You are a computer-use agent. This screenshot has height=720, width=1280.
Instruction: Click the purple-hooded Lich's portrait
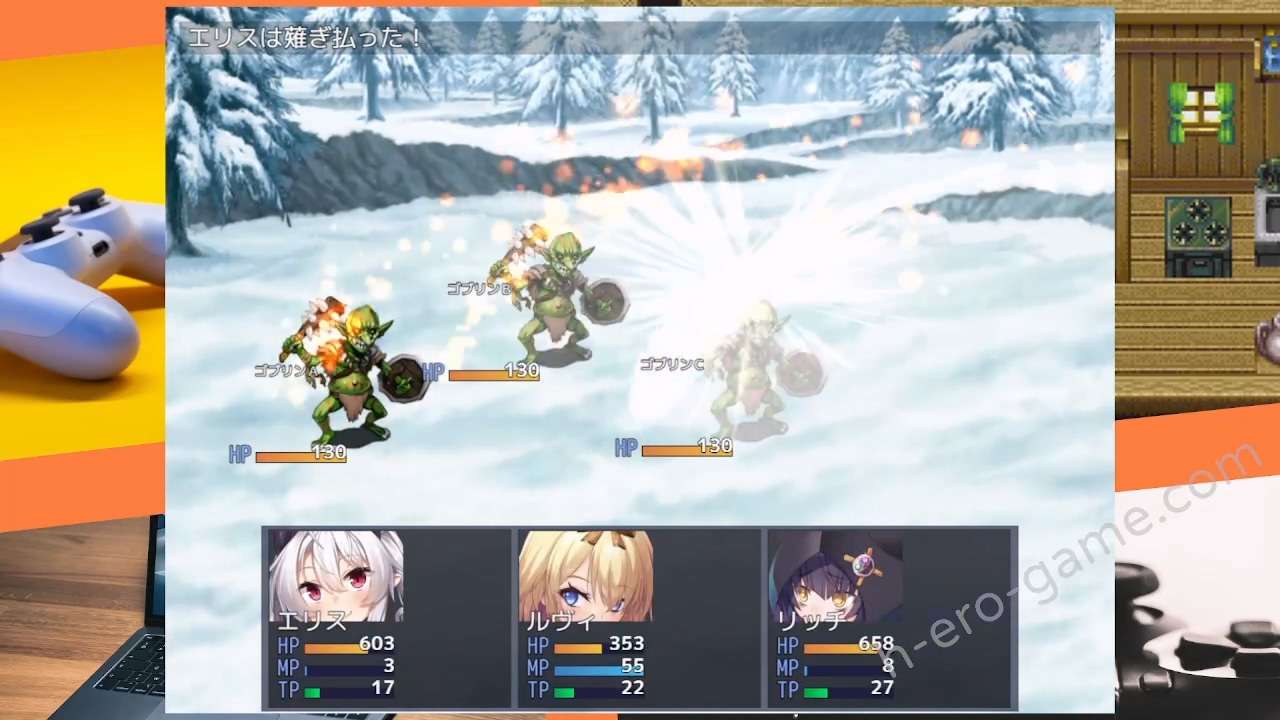[835, 577]
